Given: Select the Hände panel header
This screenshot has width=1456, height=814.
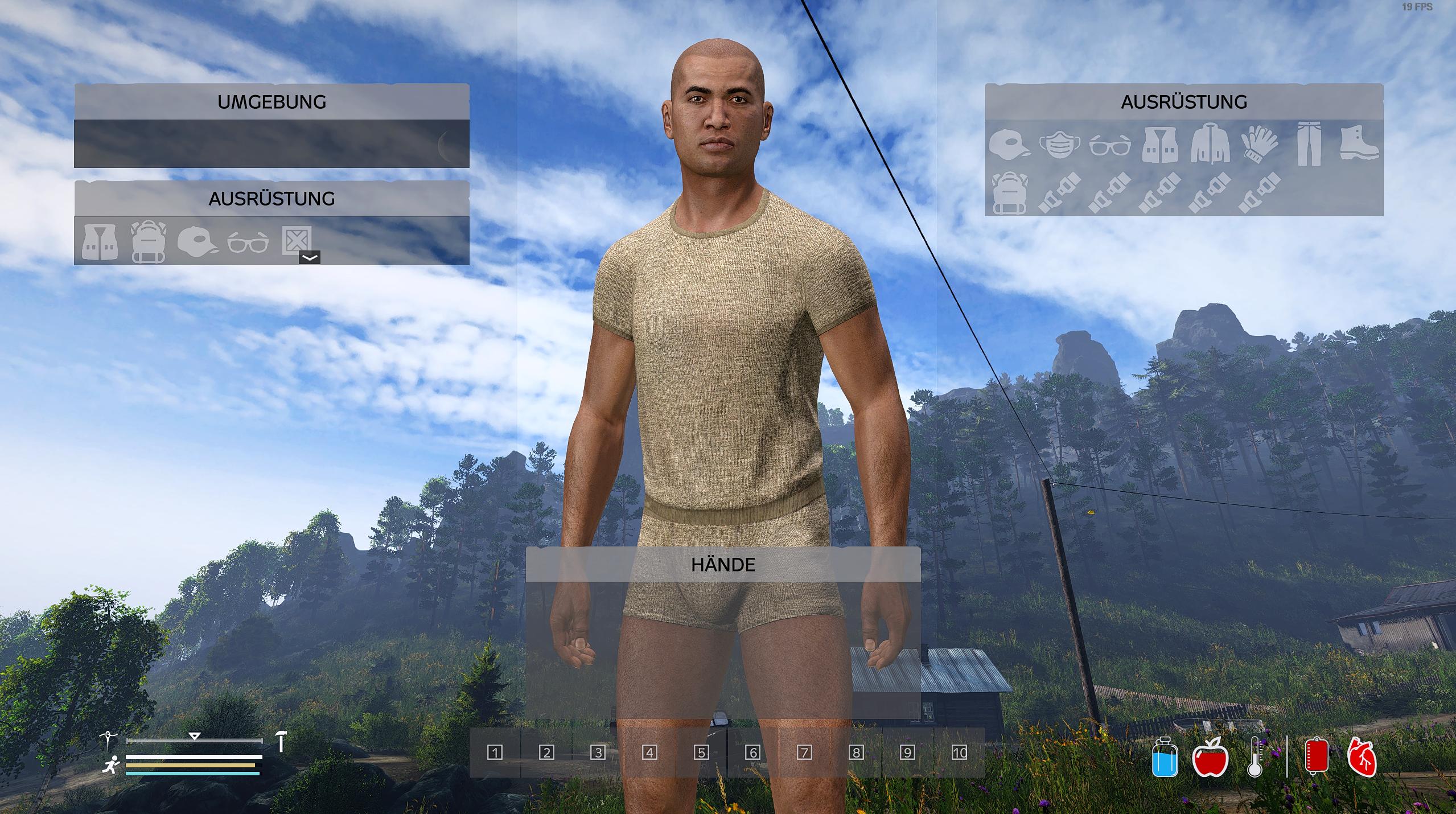Looking at the screenshot, I should (723, 565).
